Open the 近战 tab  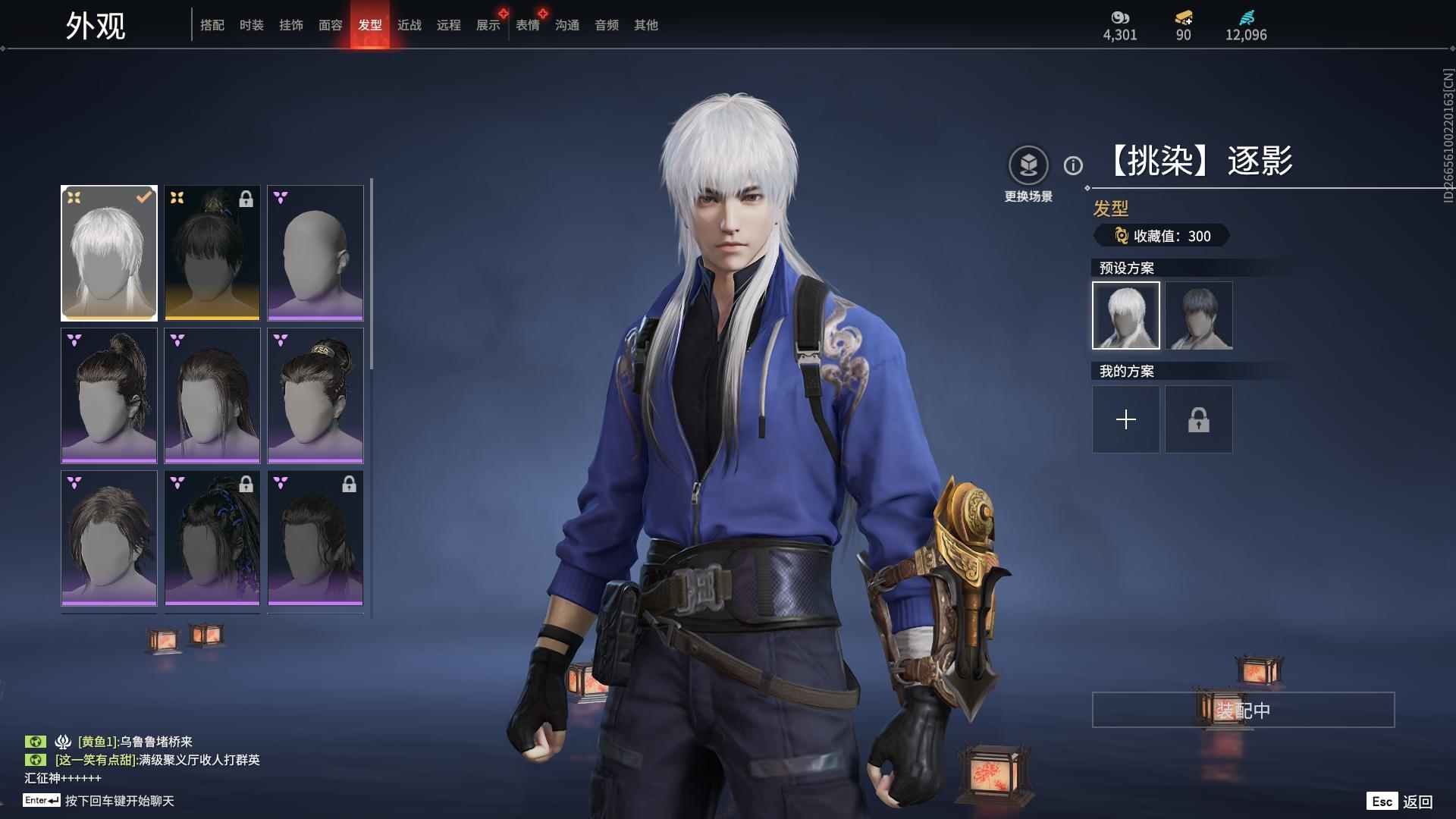pyautogui.click(x=409, y=25)
